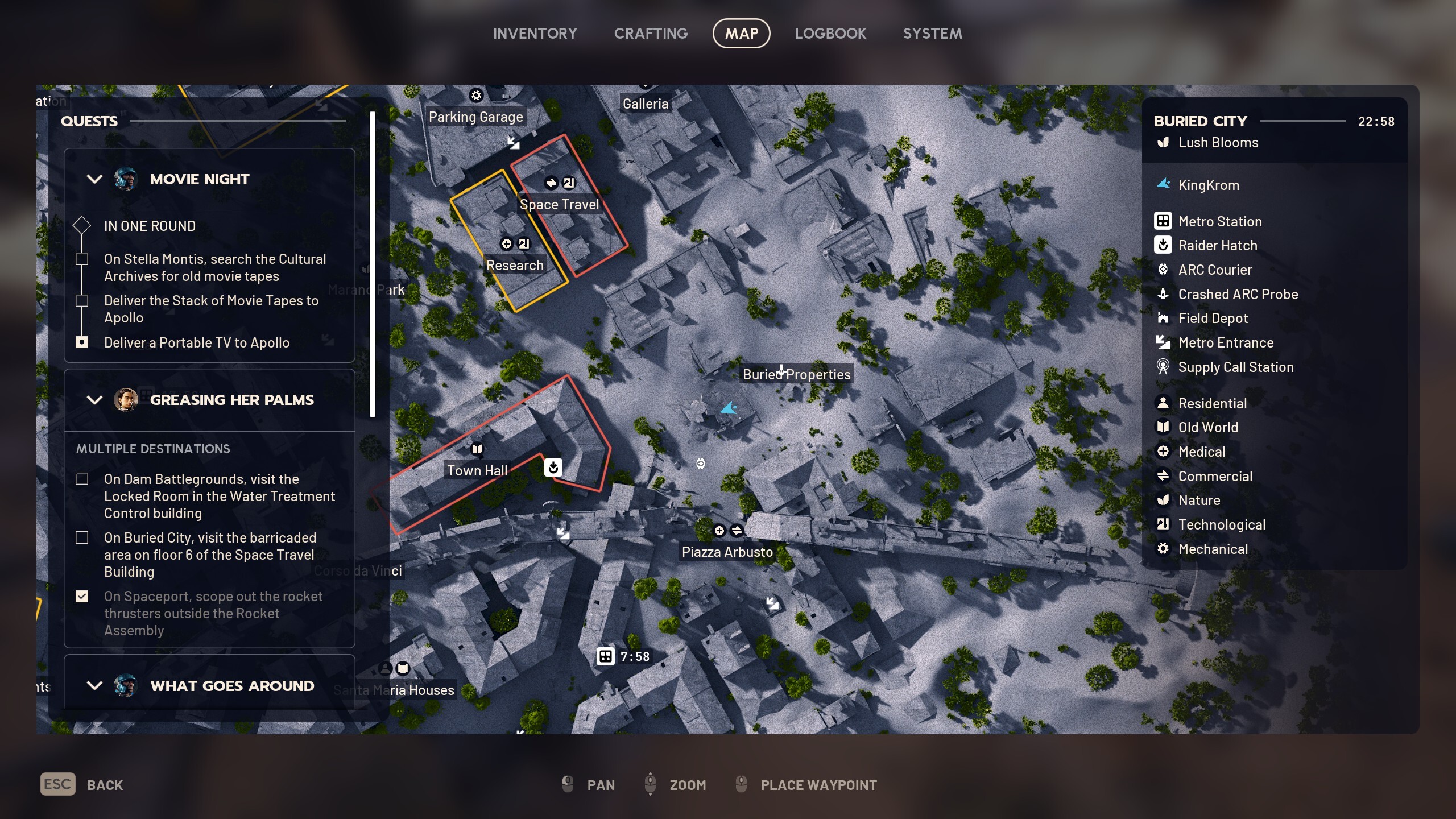Select the Technological icon at Space Travel building

570,183
